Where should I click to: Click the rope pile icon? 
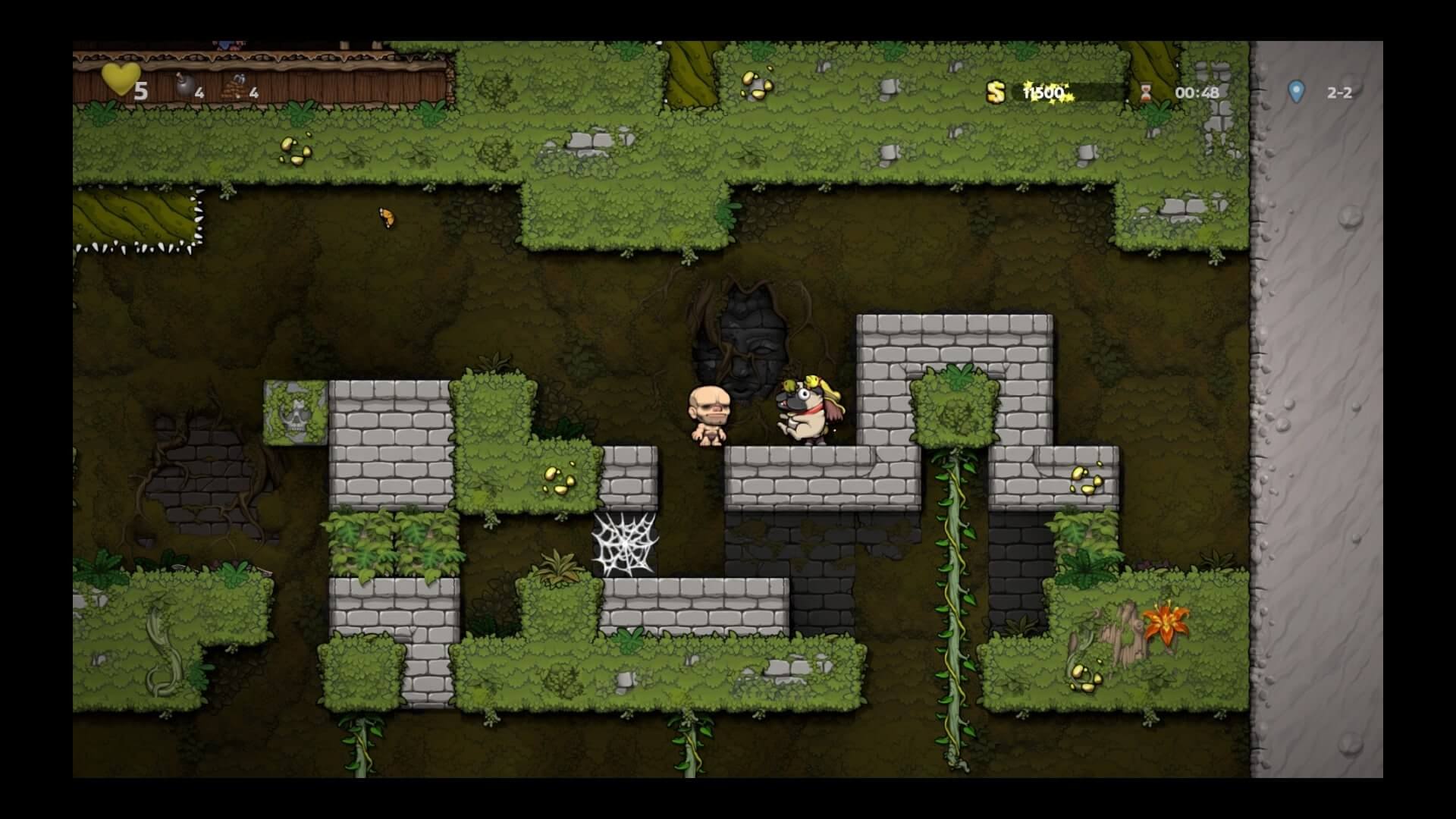tap(234, 87)
